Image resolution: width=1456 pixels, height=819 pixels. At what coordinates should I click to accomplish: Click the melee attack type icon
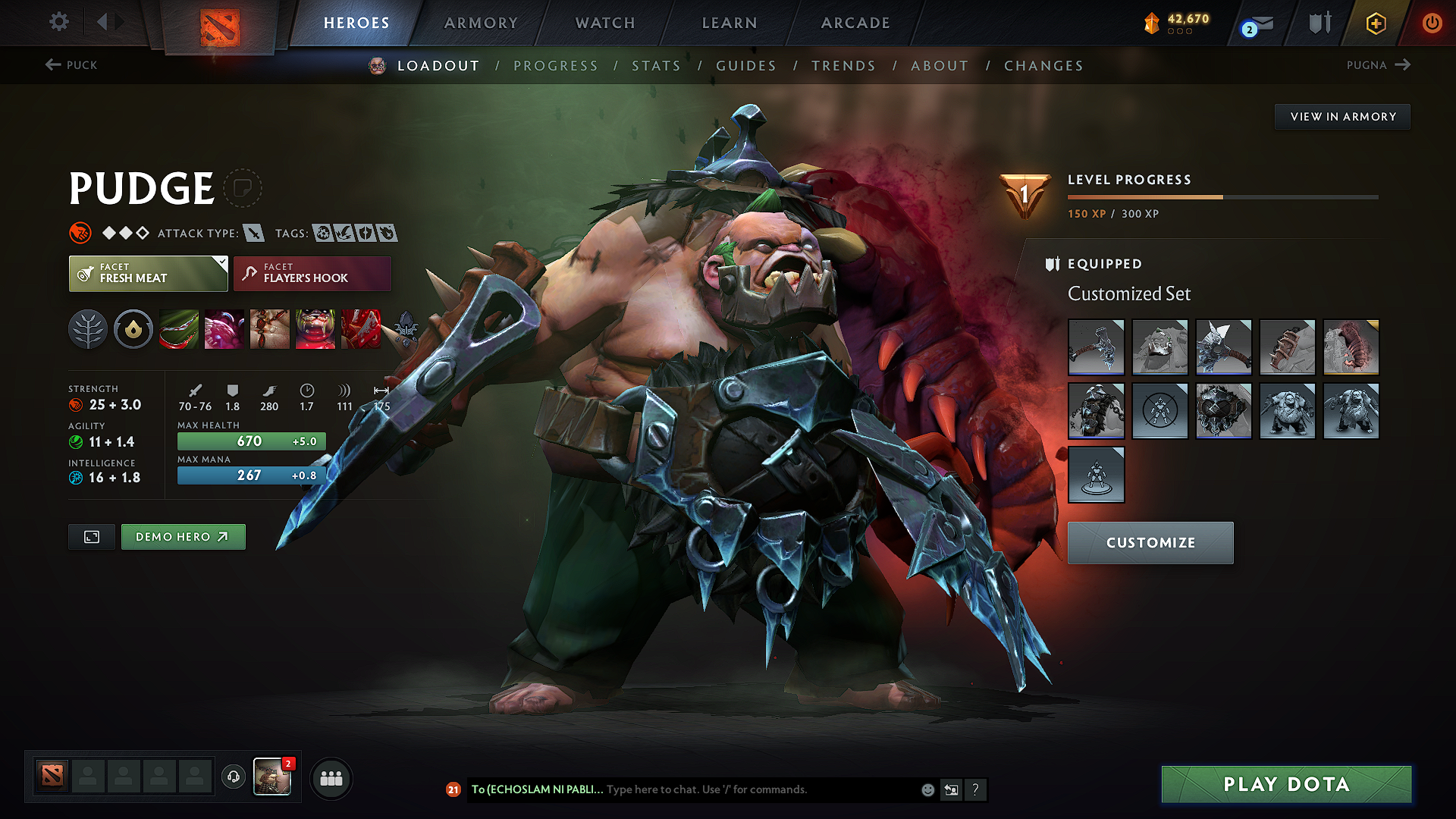coord(253,233)
